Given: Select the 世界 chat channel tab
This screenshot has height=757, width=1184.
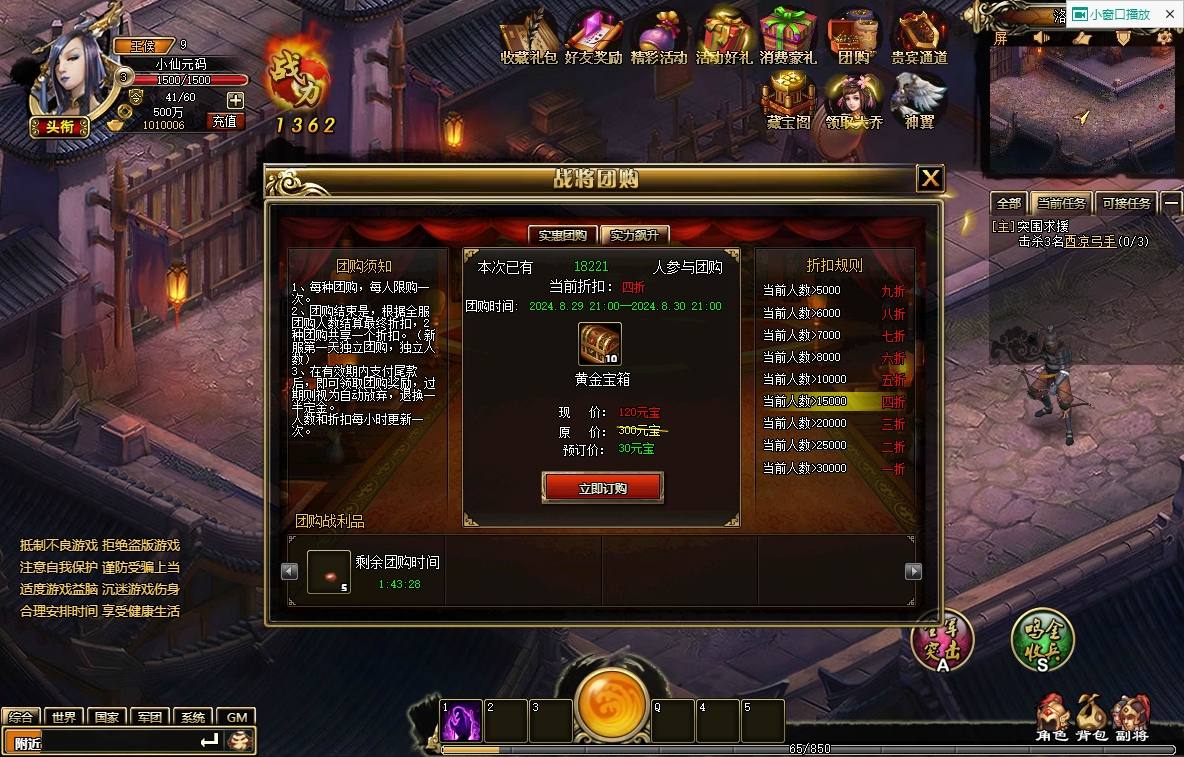Looking at the screenshot, I should pyautogui.click(x=65, y=717).
